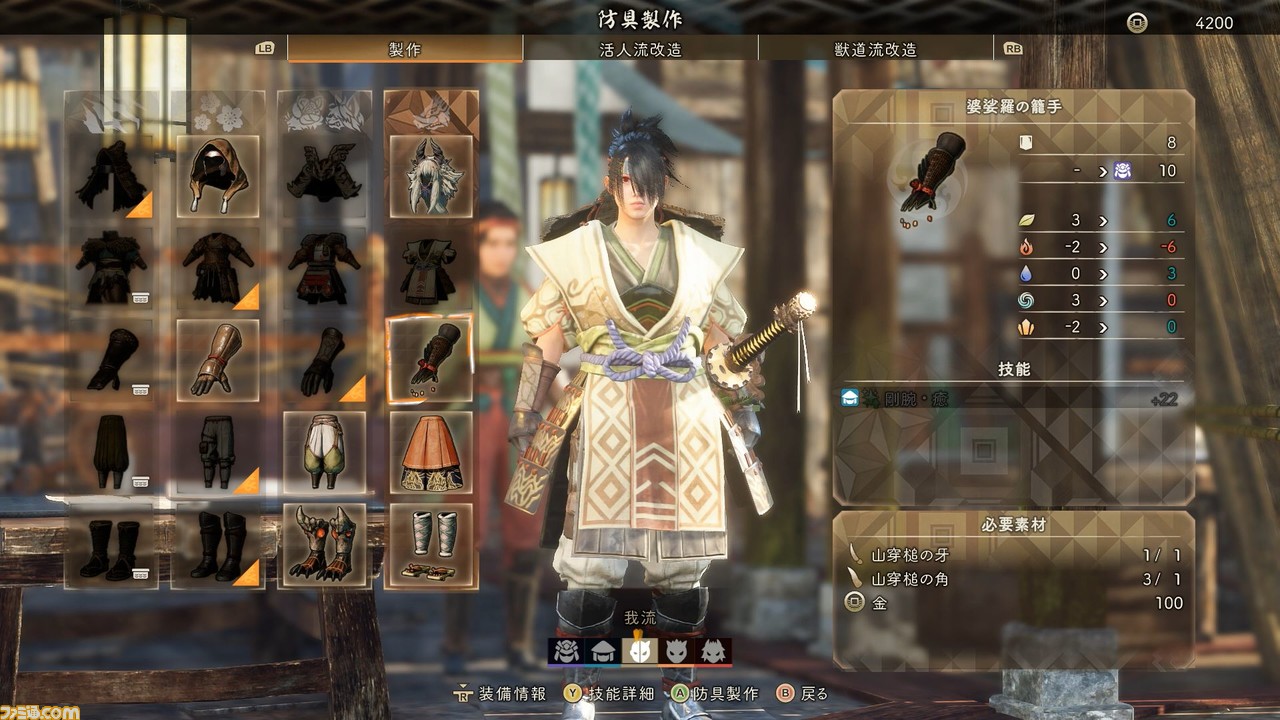The image size is (1280, 720).
Task: Select the 獣道流改造 tab
Action: click(875, 49)
